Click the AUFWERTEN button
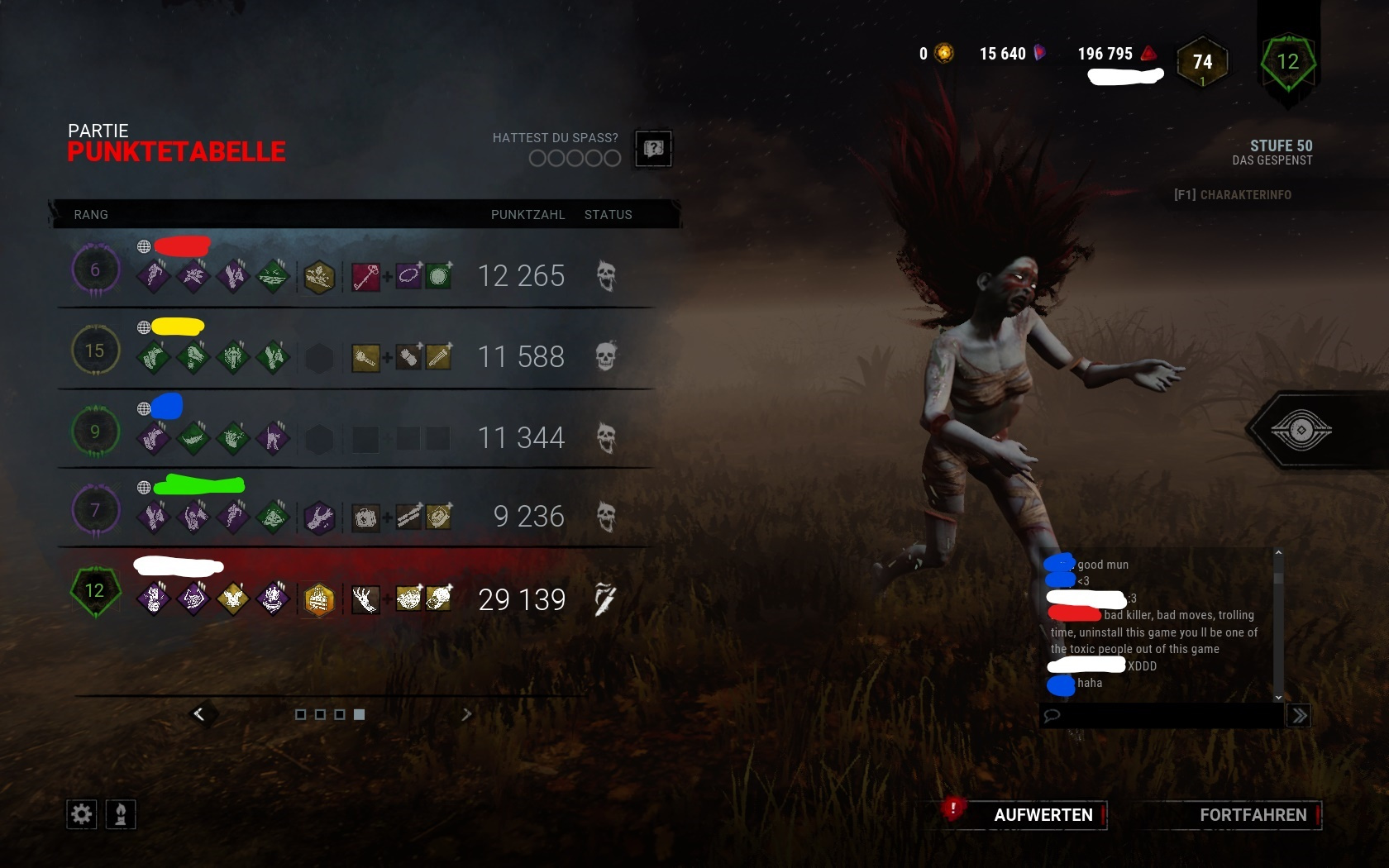 pyautogui.click(x=1043, y=815)
